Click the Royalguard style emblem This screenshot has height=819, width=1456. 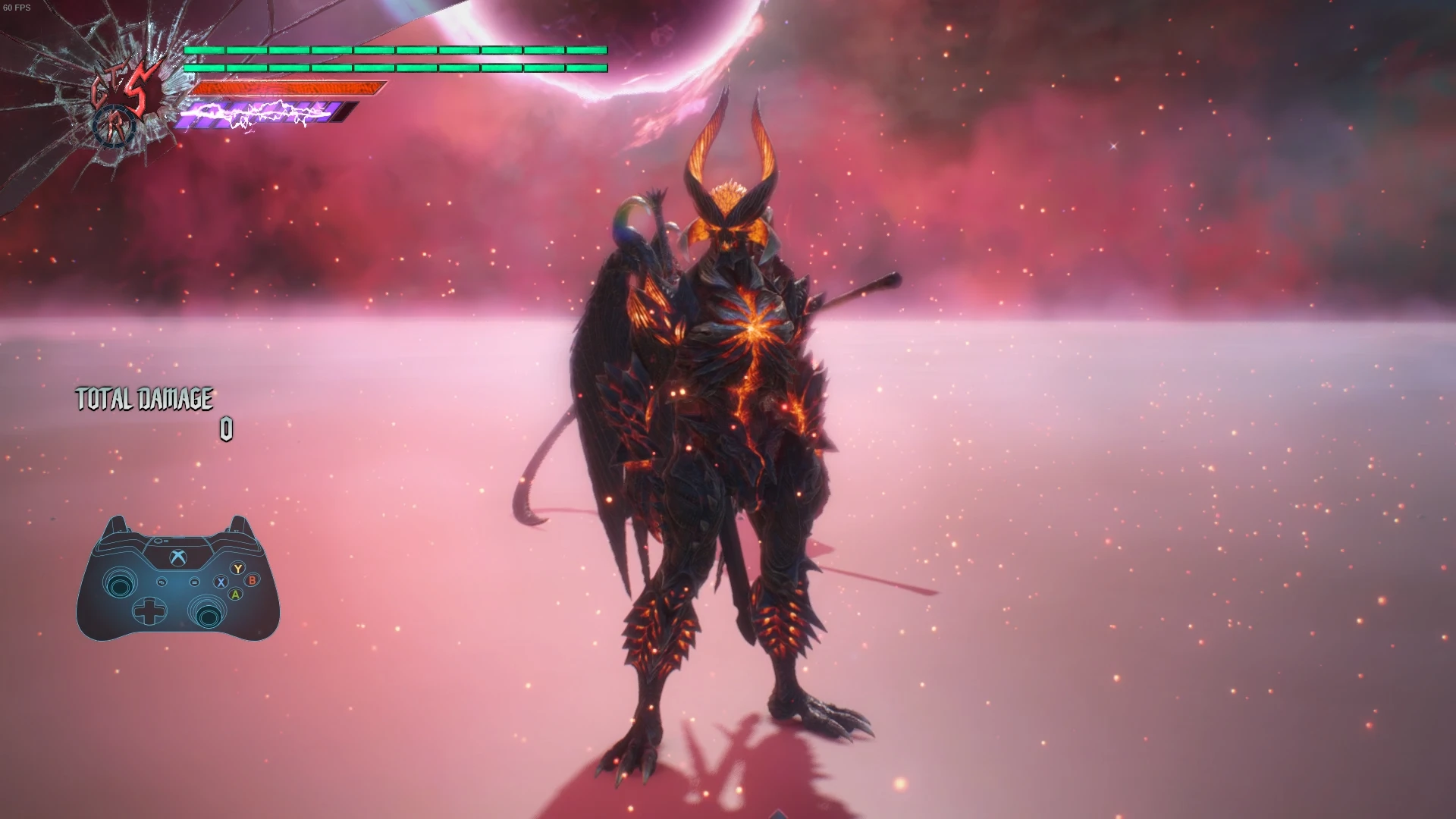116,128
